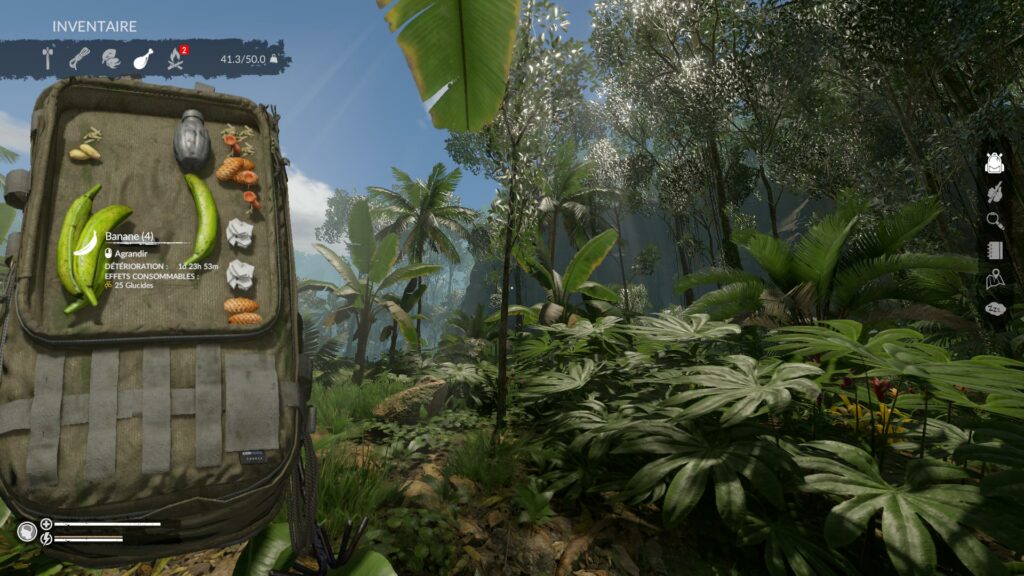Choose the sleep Zzz icon
Viewport: 1024px width, 576px height.
(x=994, y=309)
